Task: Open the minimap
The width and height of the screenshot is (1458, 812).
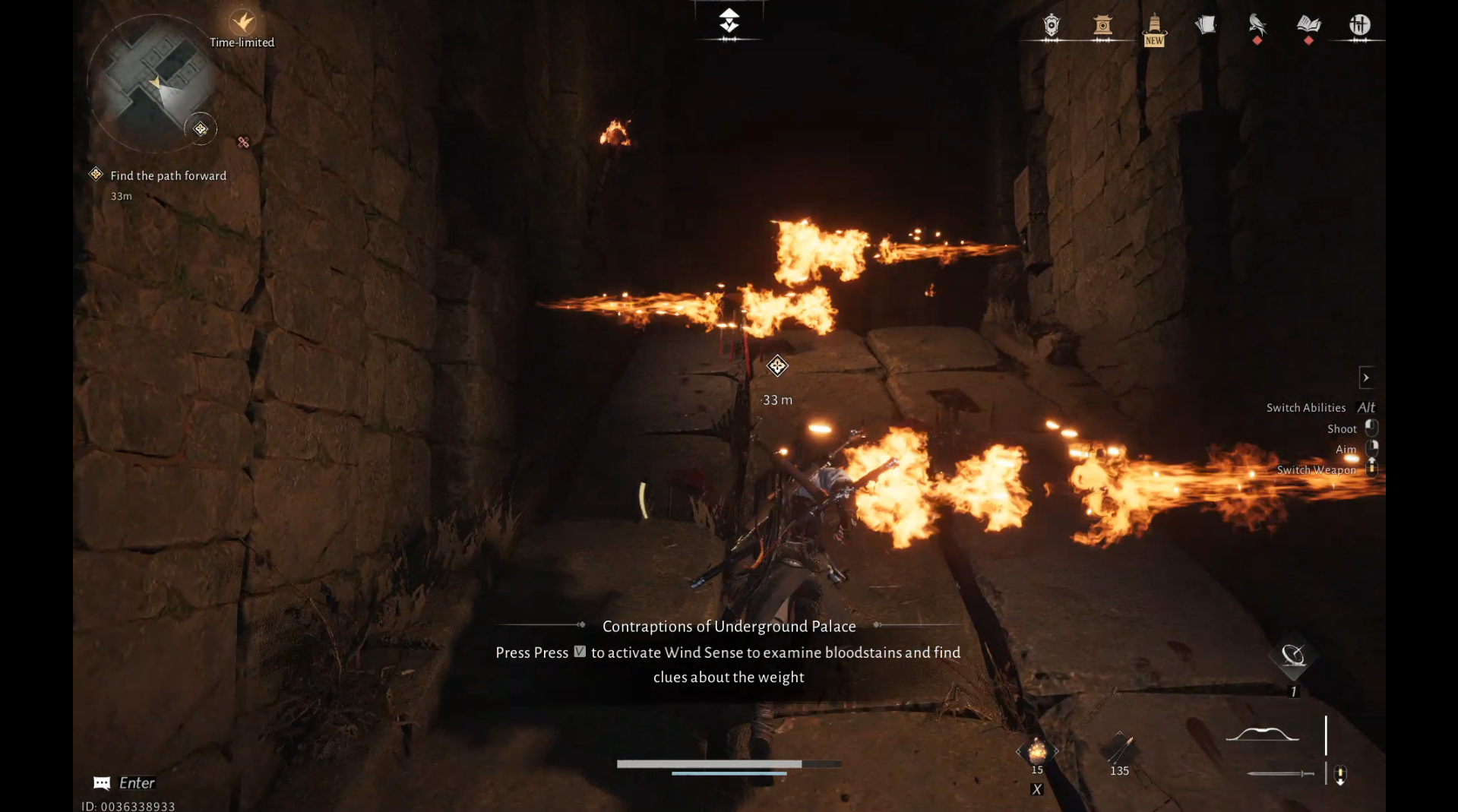Action: 154,84
